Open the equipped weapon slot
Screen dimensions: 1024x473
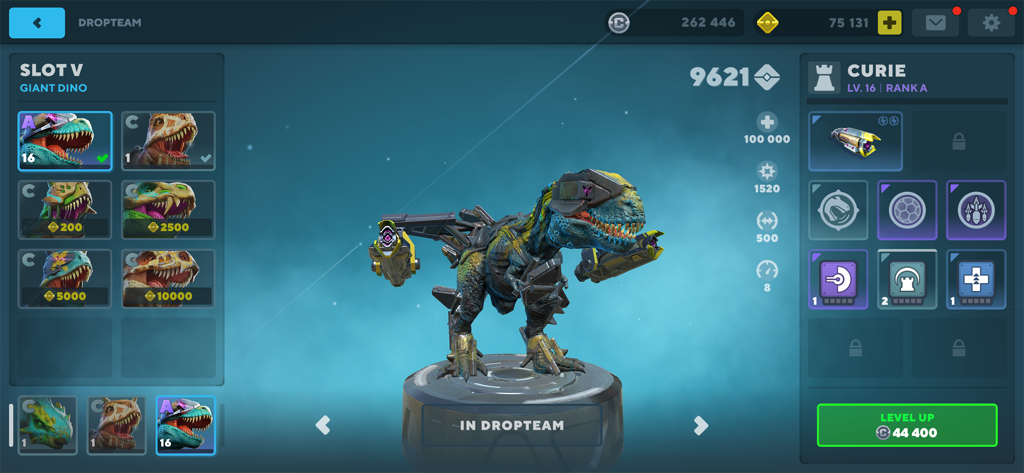pos(855,141)
